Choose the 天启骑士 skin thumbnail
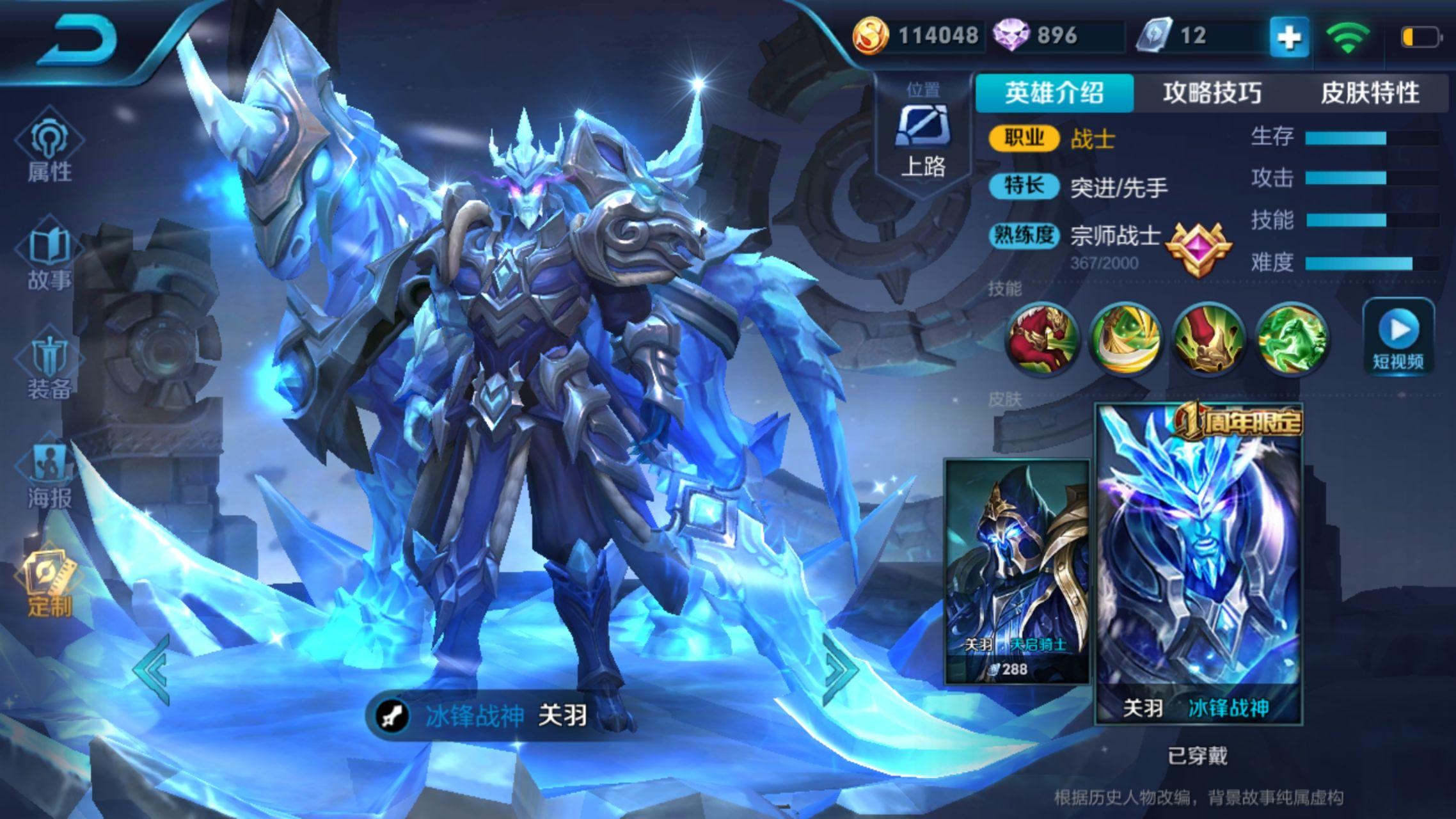The width and height of the screenshot is (1456, 819). pyautogui.click(x=1017, y=571)
